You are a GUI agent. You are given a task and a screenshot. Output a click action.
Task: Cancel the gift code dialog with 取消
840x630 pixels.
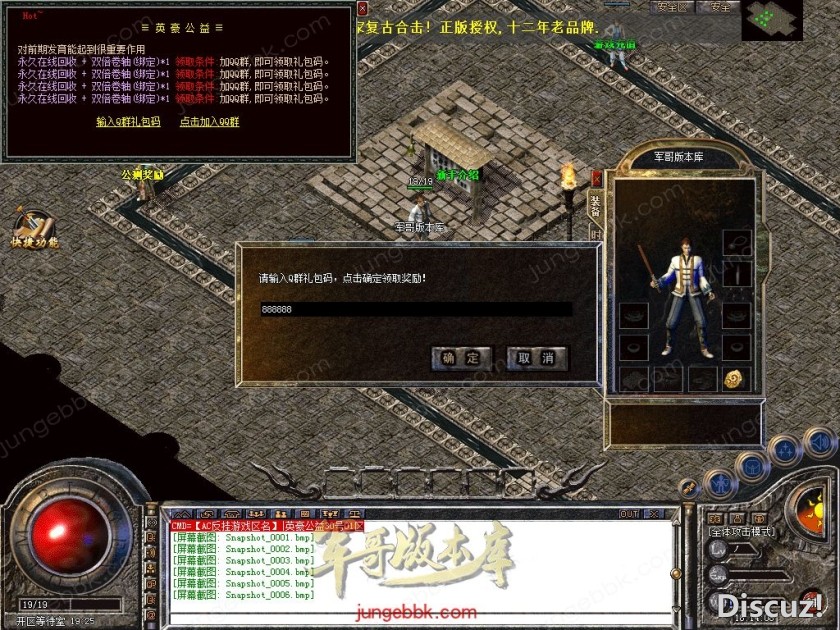pos(537,358)
